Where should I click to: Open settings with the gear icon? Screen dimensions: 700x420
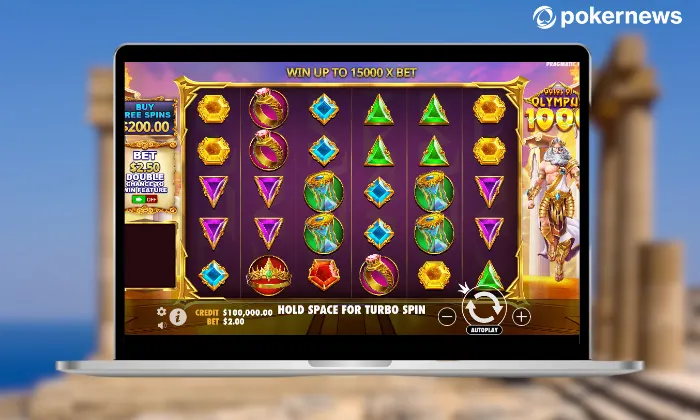tap(161, 312)
